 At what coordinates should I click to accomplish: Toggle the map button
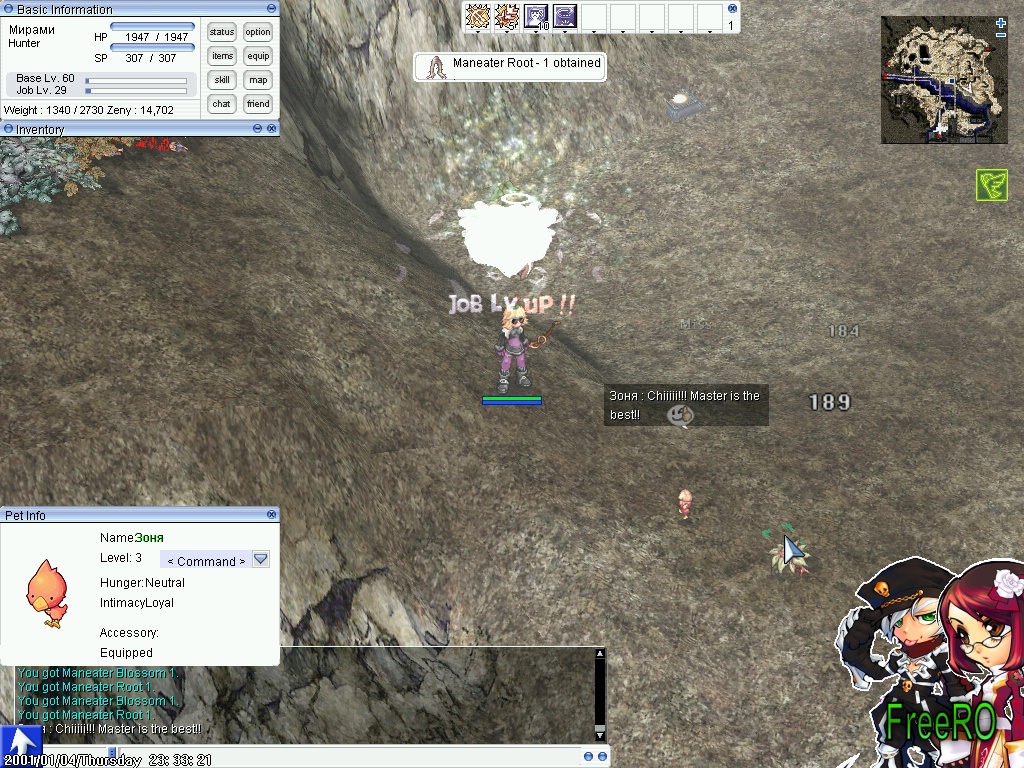coord(258,80)
